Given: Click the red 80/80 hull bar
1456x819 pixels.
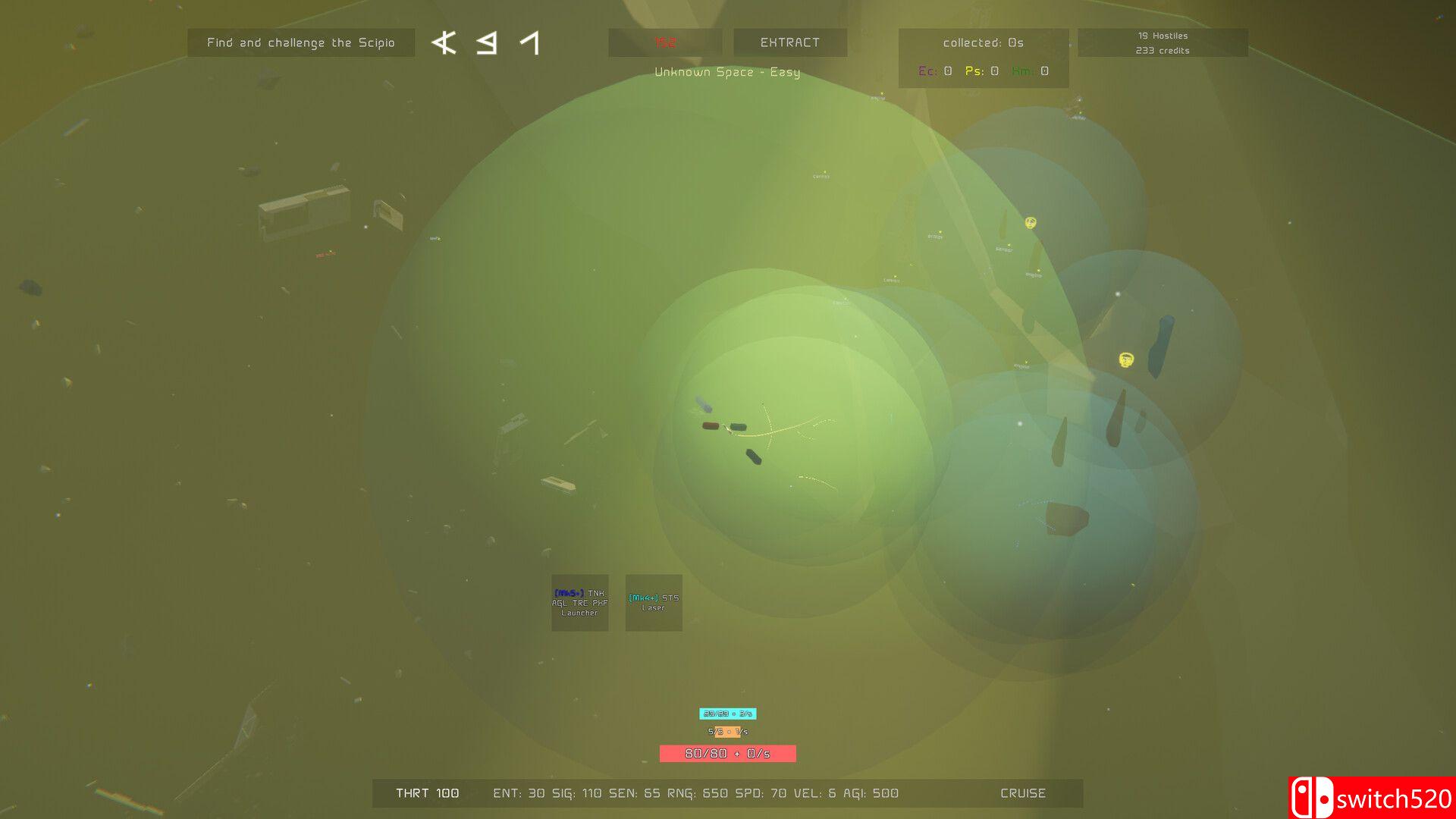Looking at the screenshot, I should (727, 754).
